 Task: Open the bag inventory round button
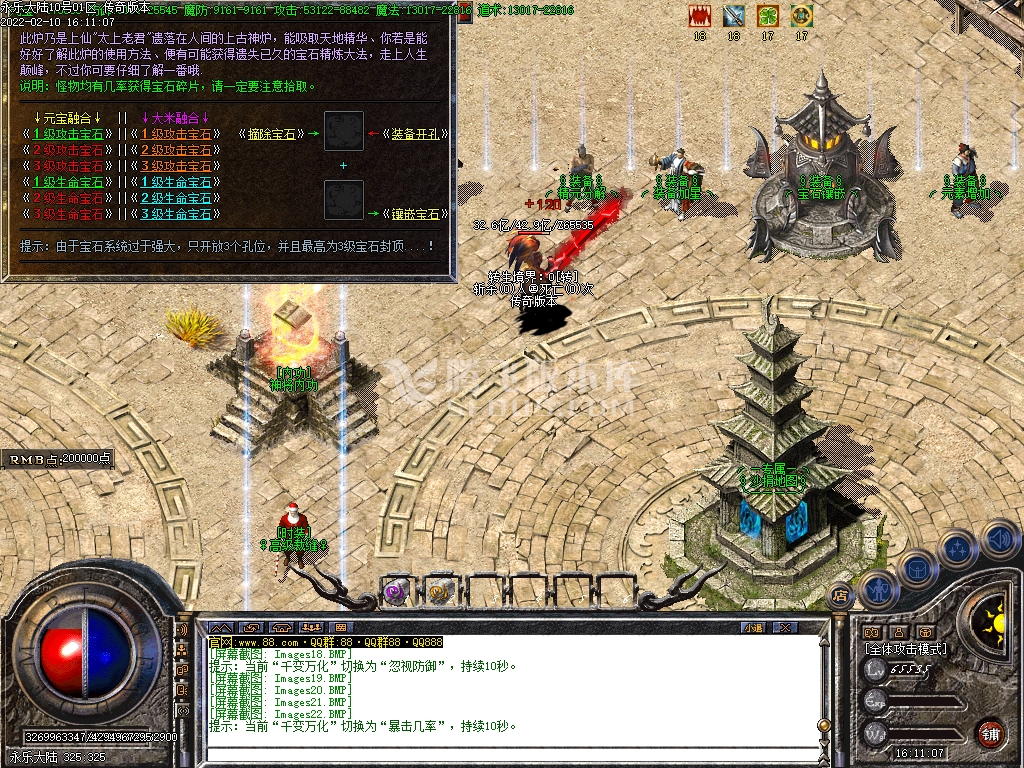tap(918, 567)
